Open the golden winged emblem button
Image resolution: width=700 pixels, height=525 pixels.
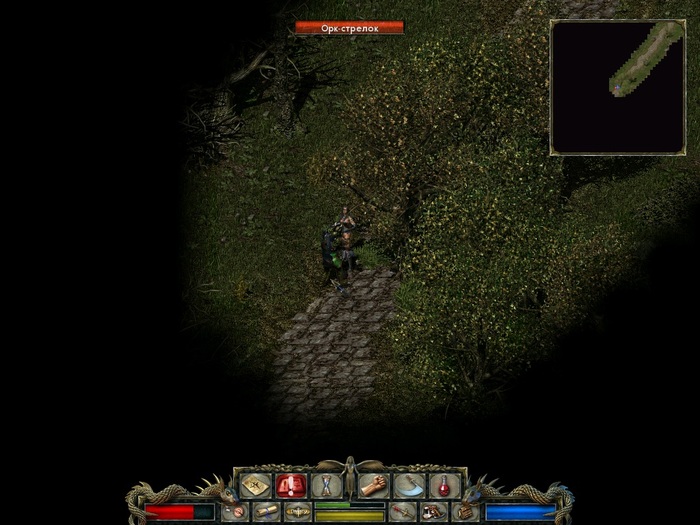(297, 512)
